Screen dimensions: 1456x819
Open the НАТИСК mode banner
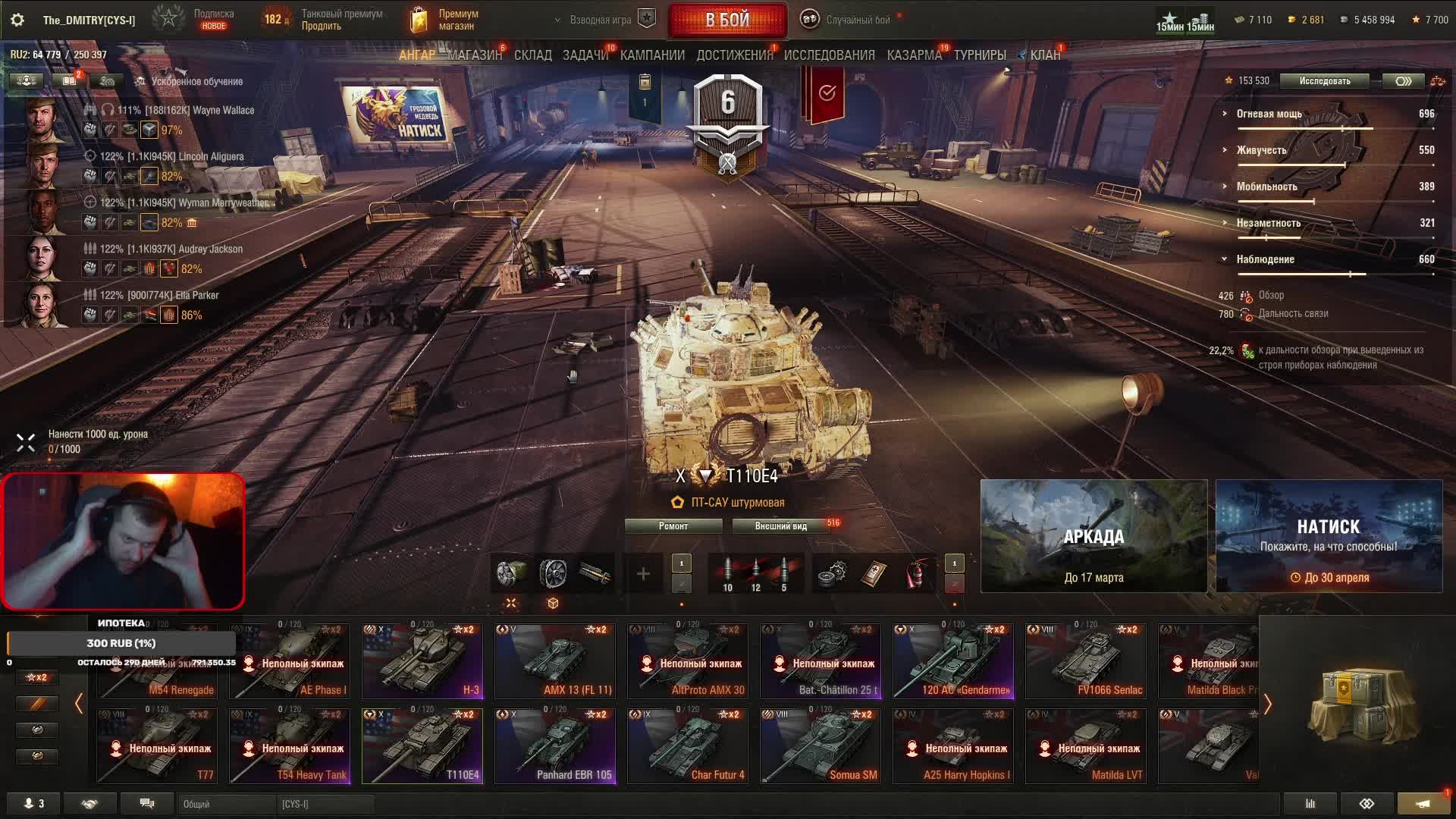click(x=1329, y=536)
